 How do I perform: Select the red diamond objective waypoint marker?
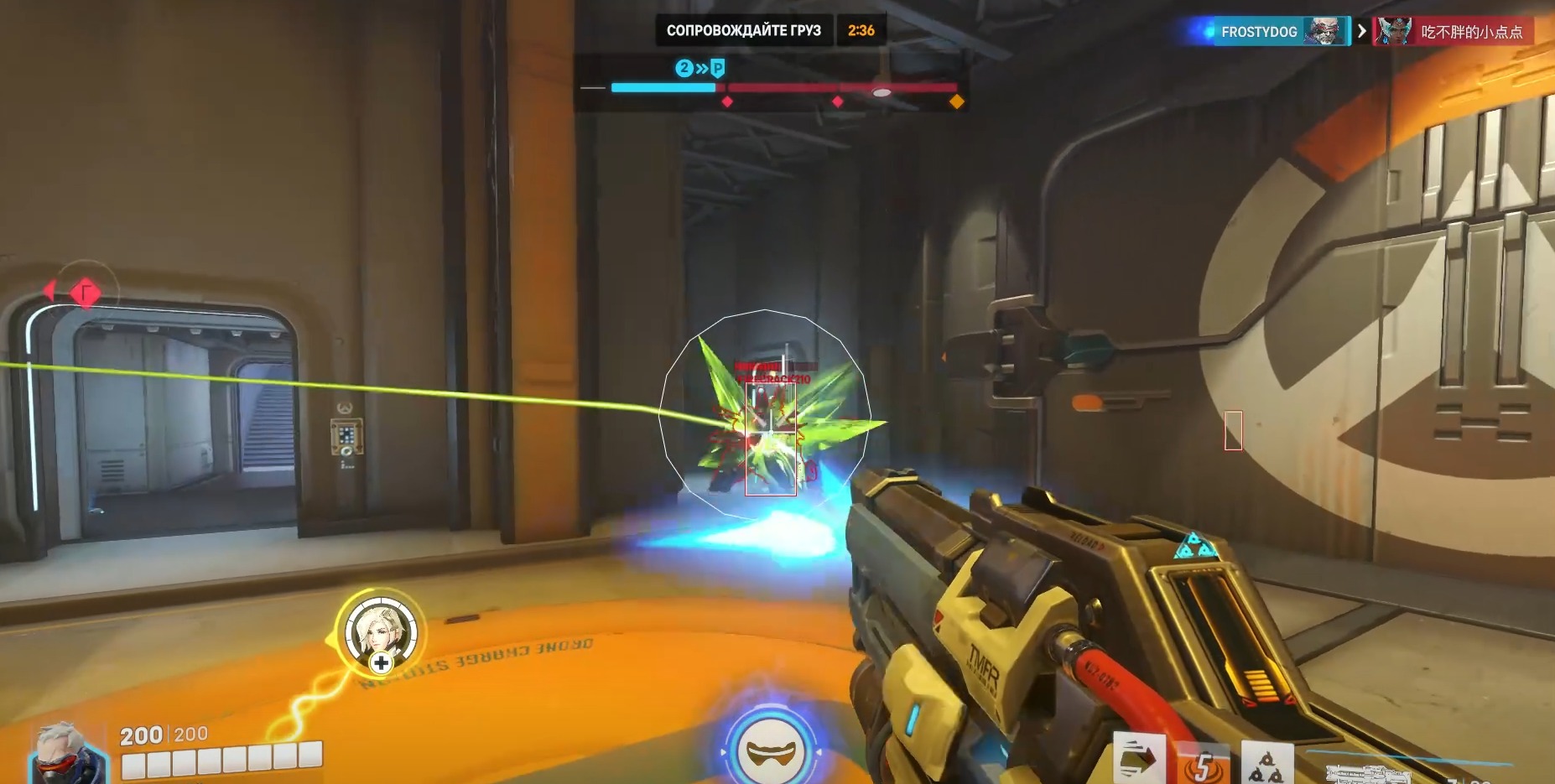pos(85,293)
